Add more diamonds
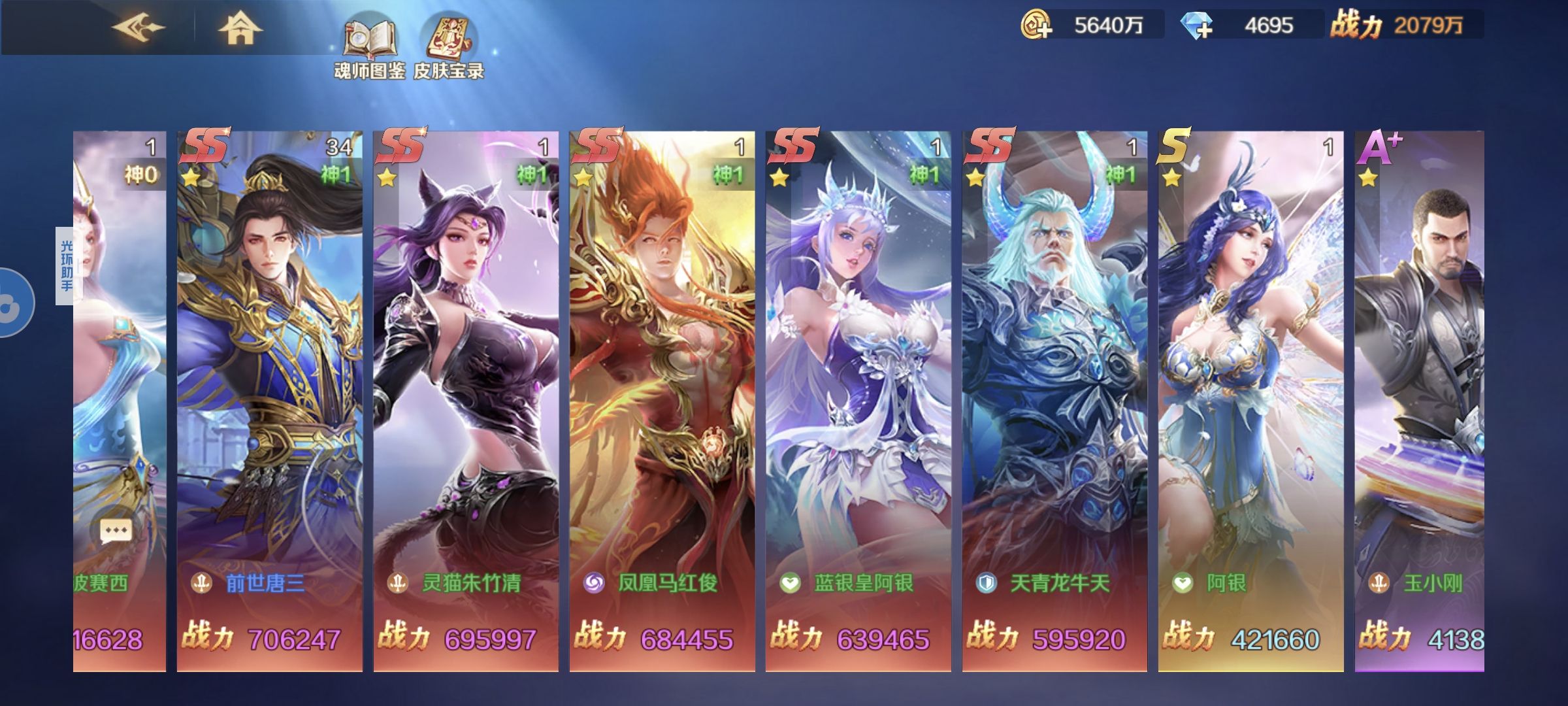 pyautogui.click(x=1197, y=26)
